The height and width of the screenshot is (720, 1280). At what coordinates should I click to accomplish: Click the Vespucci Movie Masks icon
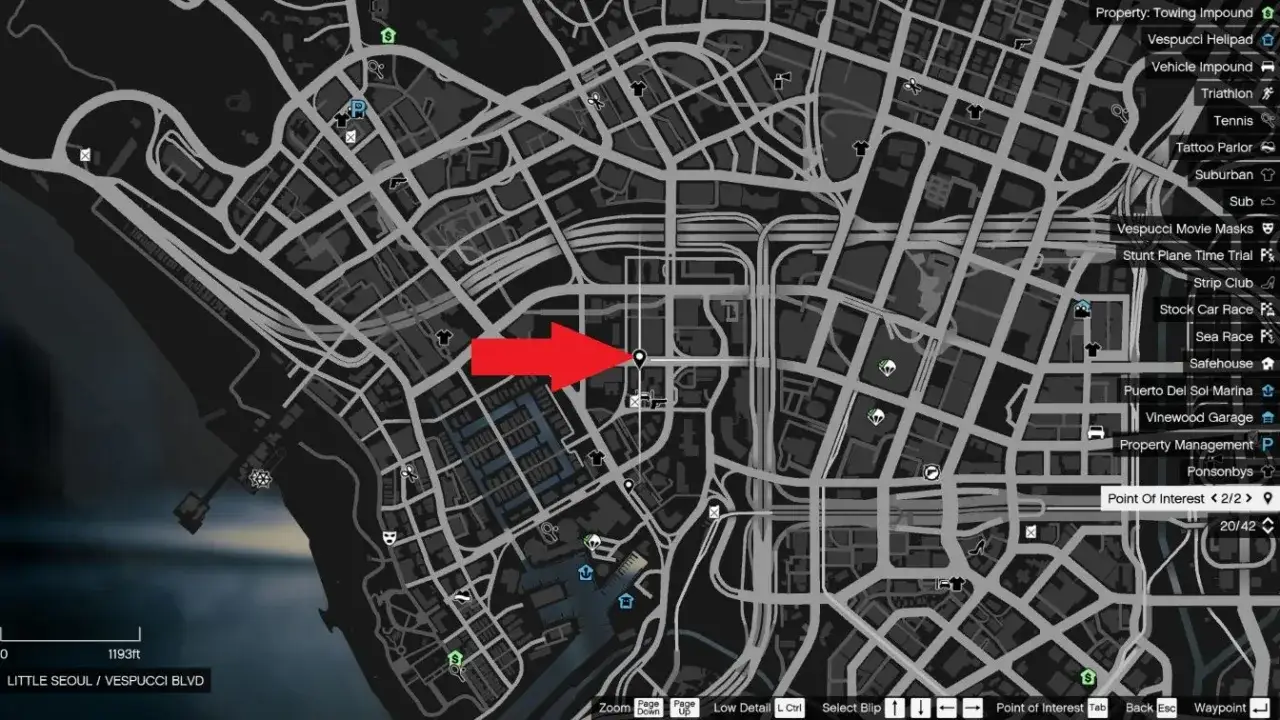[1267, 228]
